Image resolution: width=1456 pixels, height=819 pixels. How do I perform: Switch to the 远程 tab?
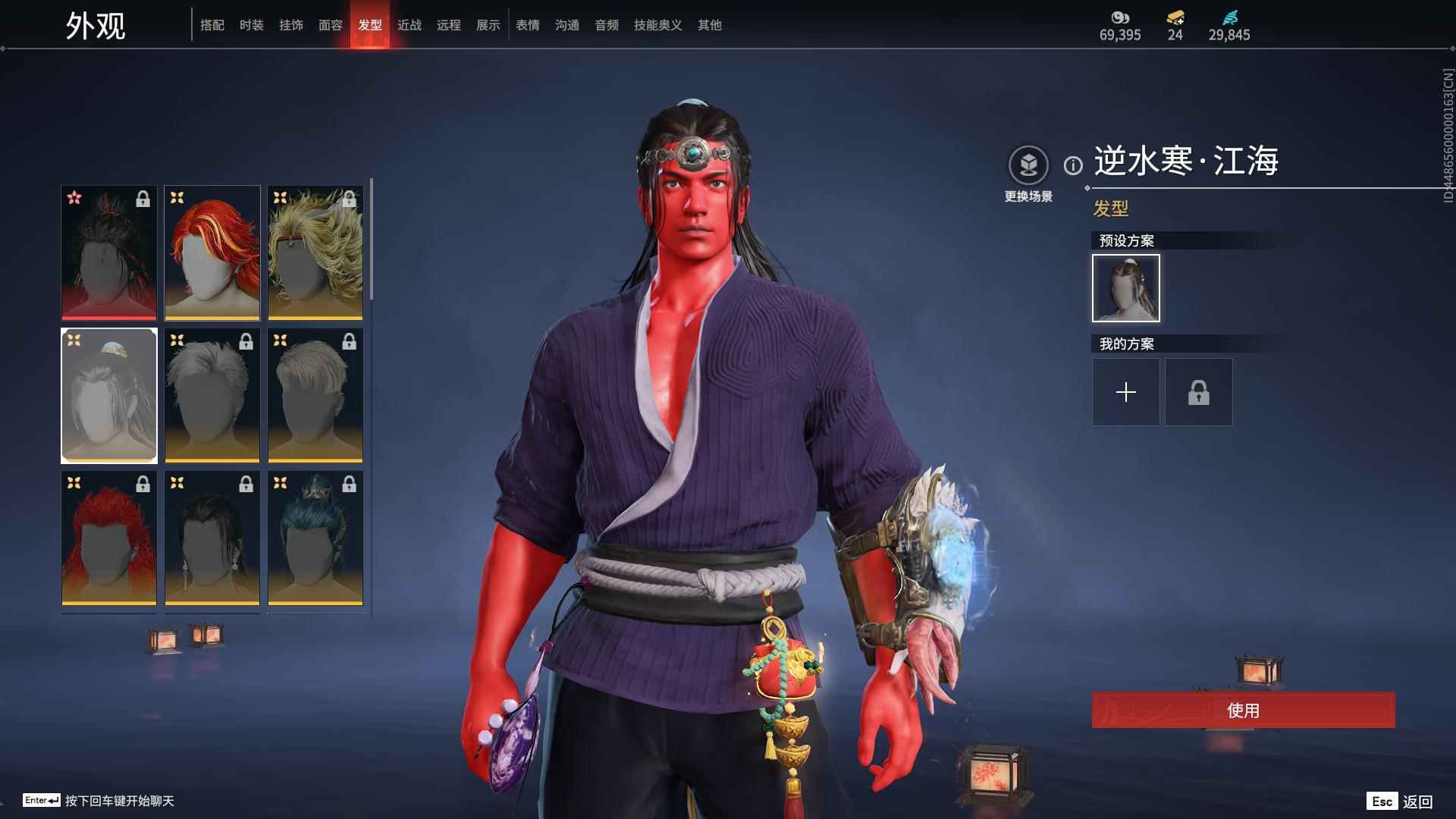click(x=449, y=25)
